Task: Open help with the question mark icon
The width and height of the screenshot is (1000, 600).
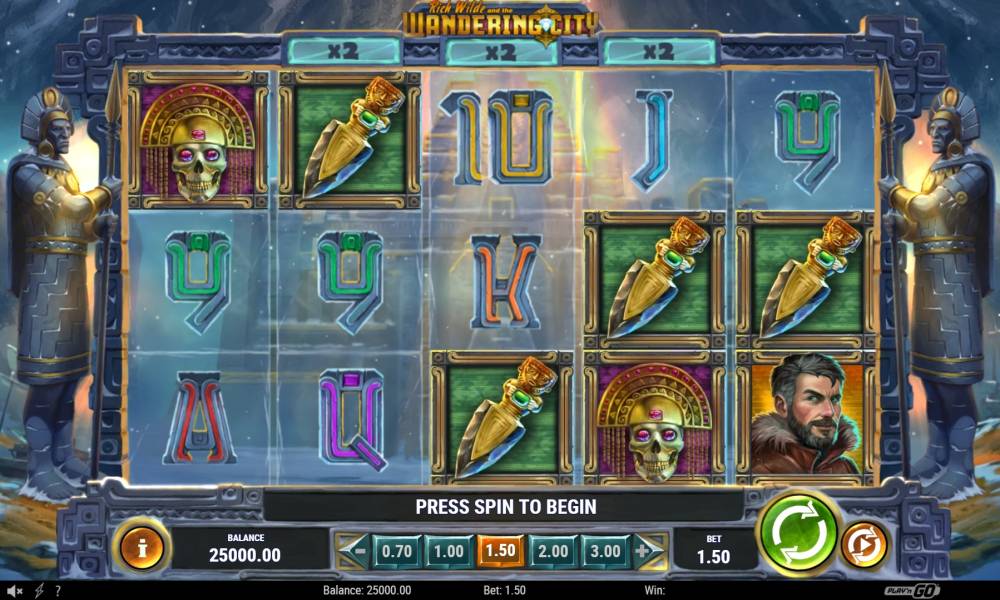Action: coord(58,591)
